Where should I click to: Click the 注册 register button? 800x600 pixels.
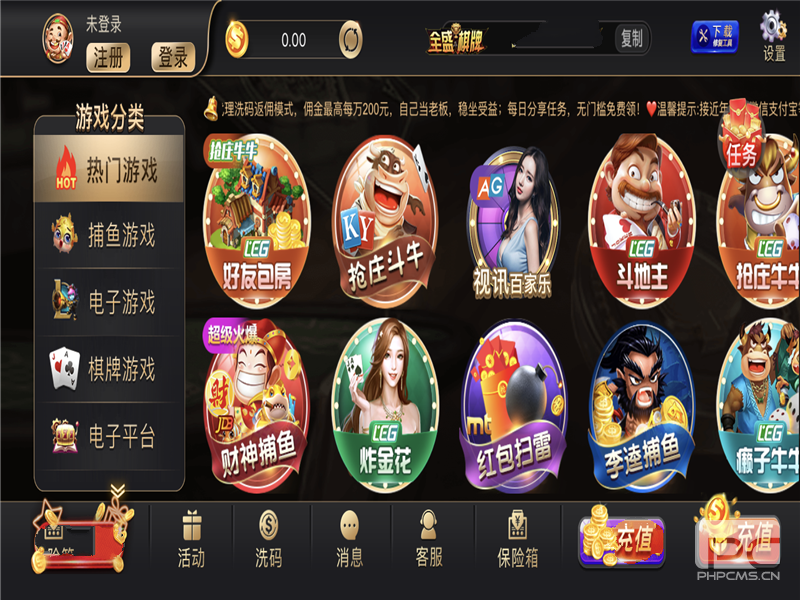[x=109, y=57]
